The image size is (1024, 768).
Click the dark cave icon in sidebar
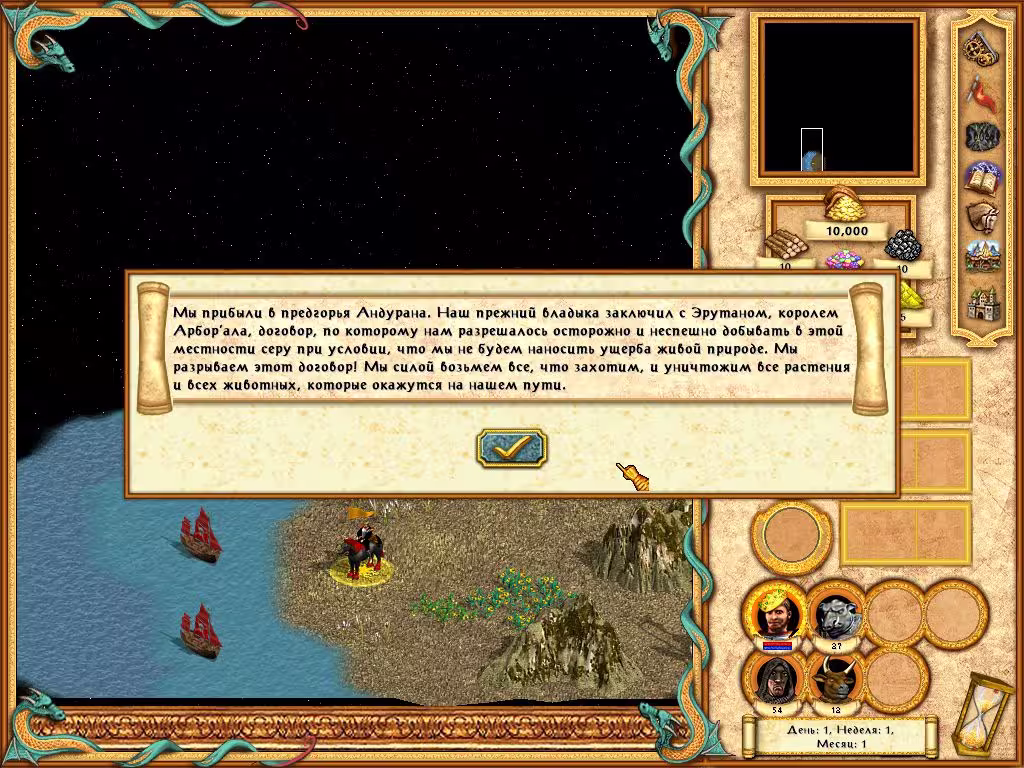[x=978, y=134]
